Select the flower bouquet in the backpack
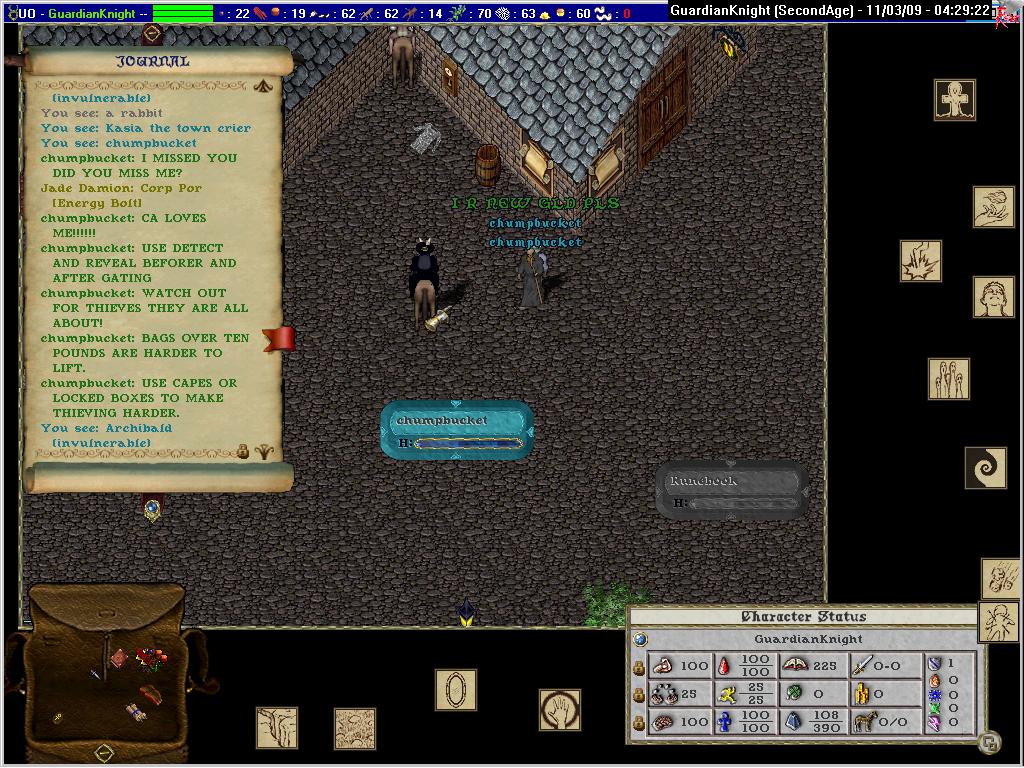The height and width of the screenshot is (768, 1024). coord(151,659)
